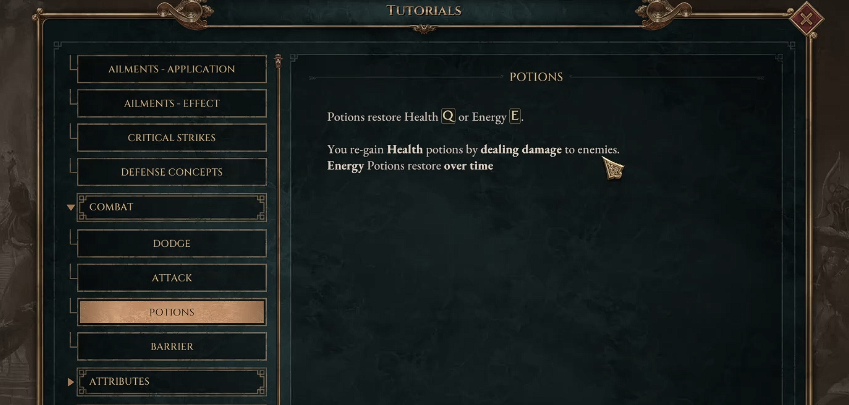
Task: Close the Tutorials window
Action: click(805, 19)
